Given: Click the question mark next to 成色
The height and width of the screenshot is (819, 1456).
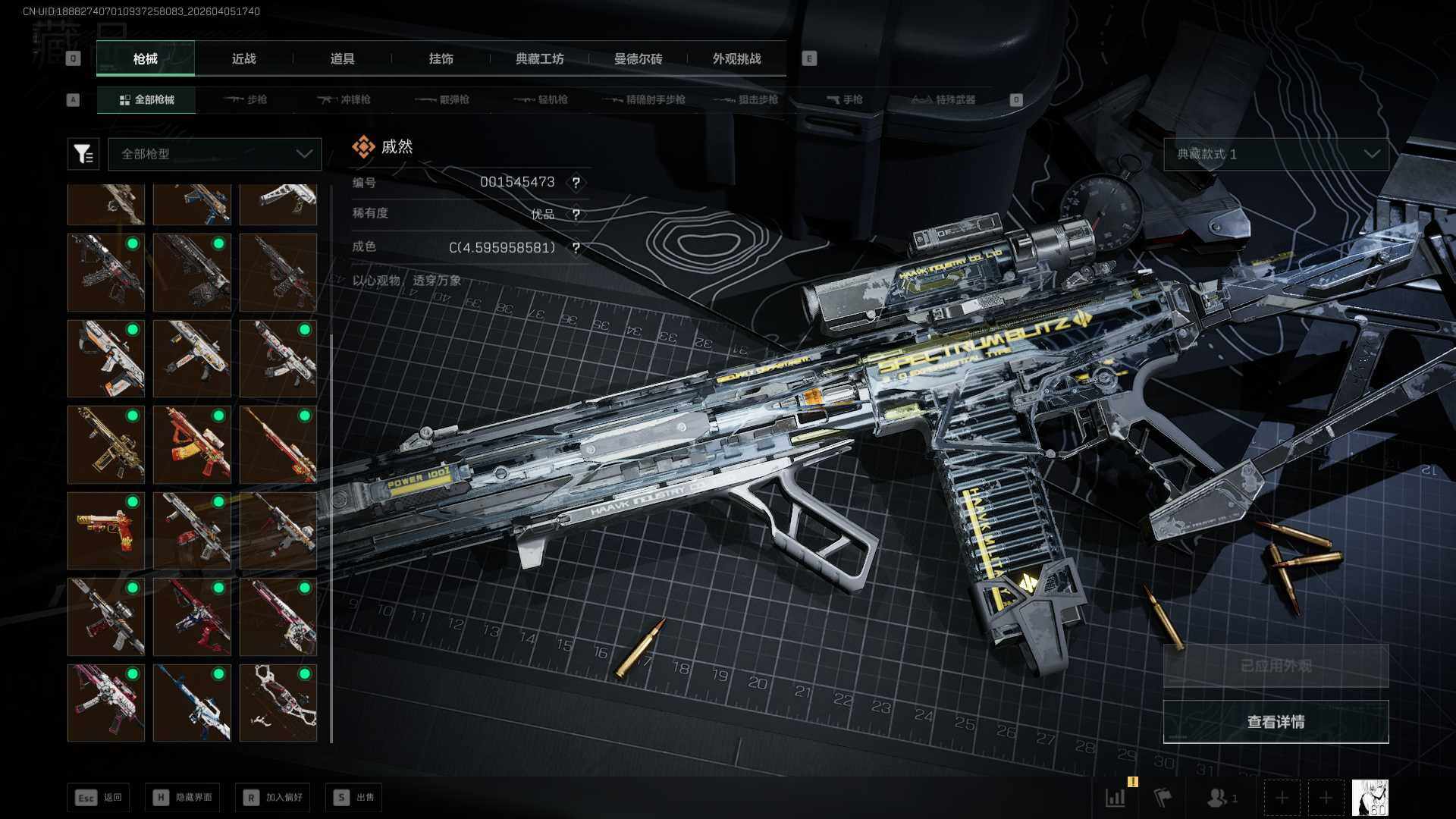Looking at the screenshot, I should (576, 248).
